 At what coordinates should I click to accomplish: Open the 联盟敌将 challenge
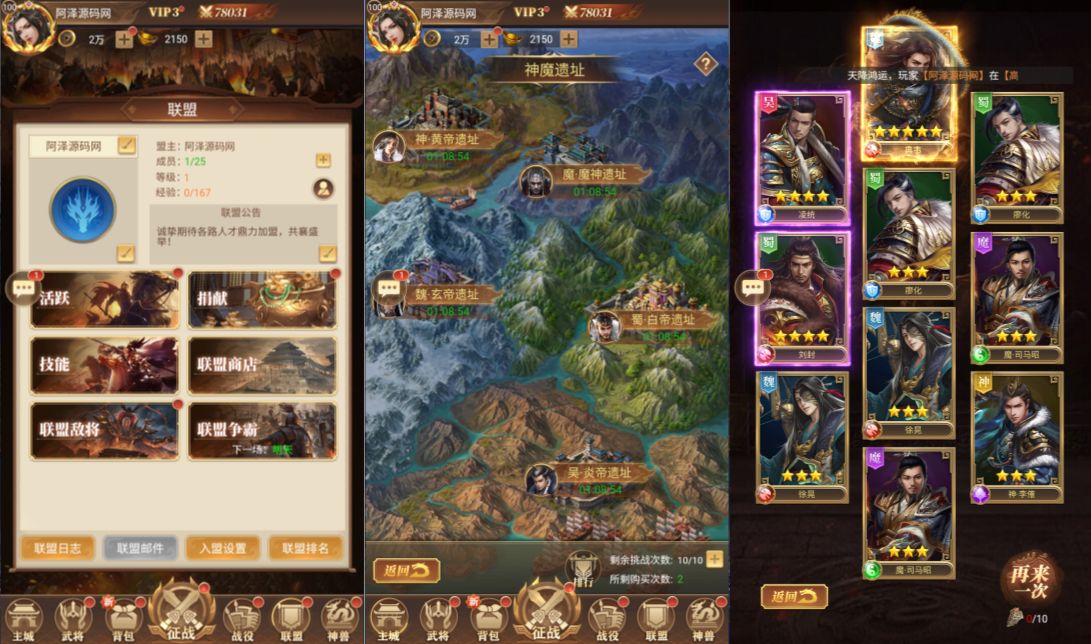click(104, 431)
